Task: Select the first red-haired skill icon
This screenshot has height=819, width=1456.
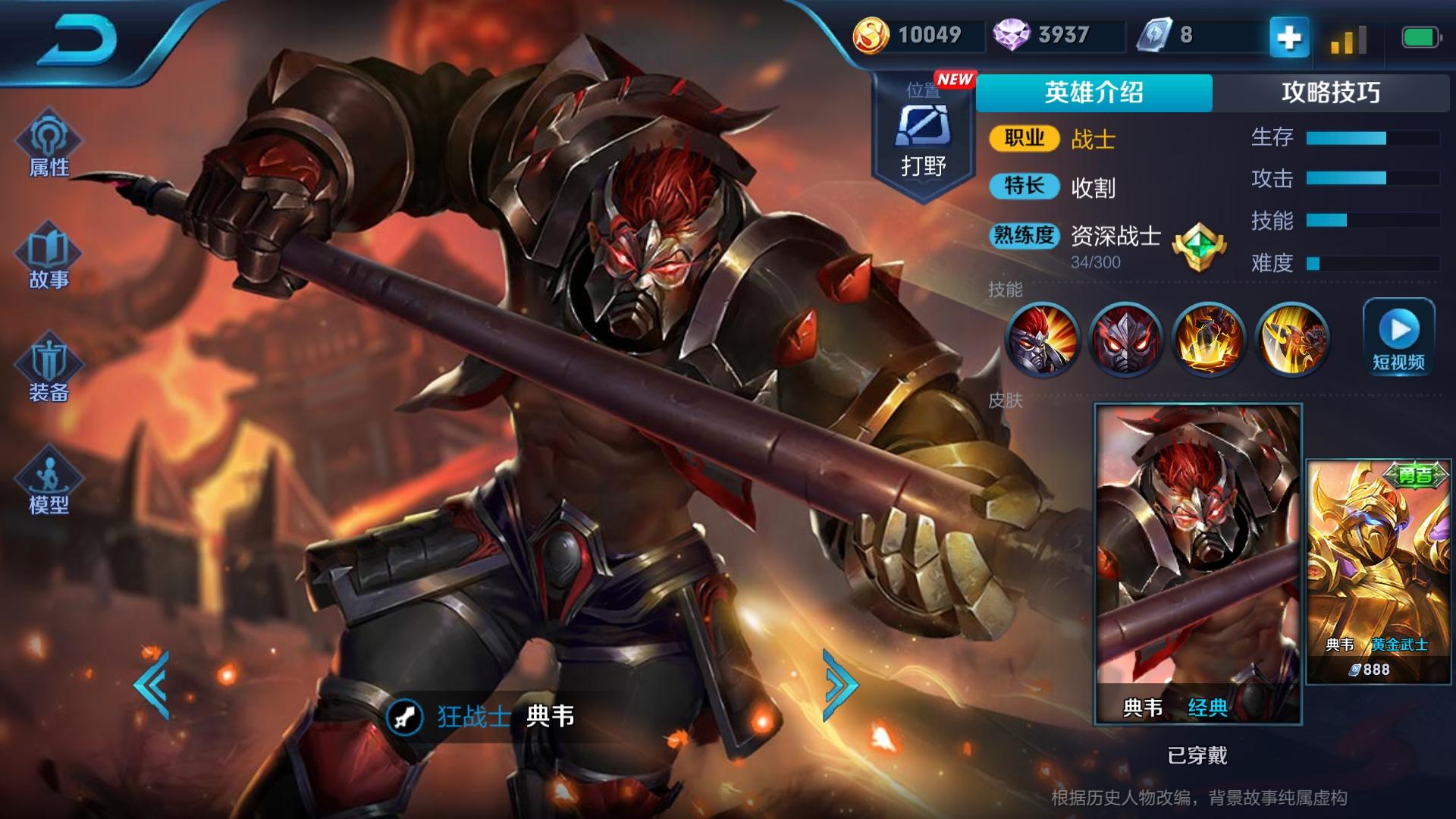Action: pos(1042,339)
